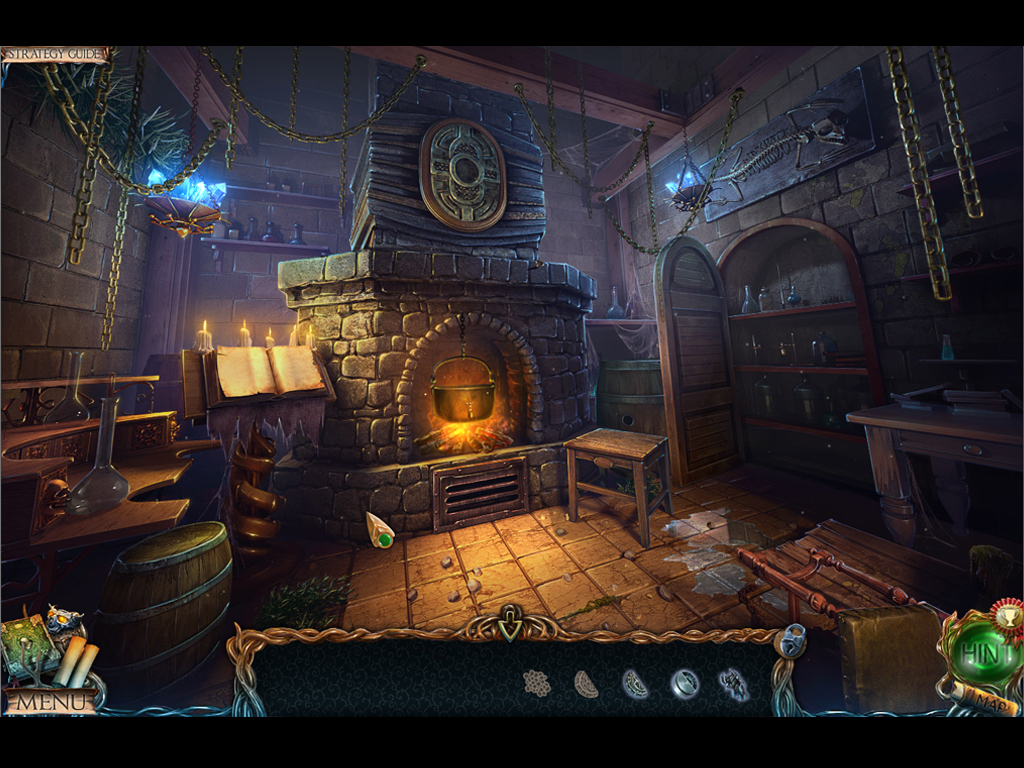1024x768 pixels.
Task: Select the dark figurine inventory item
Action: tap(734, 684)
